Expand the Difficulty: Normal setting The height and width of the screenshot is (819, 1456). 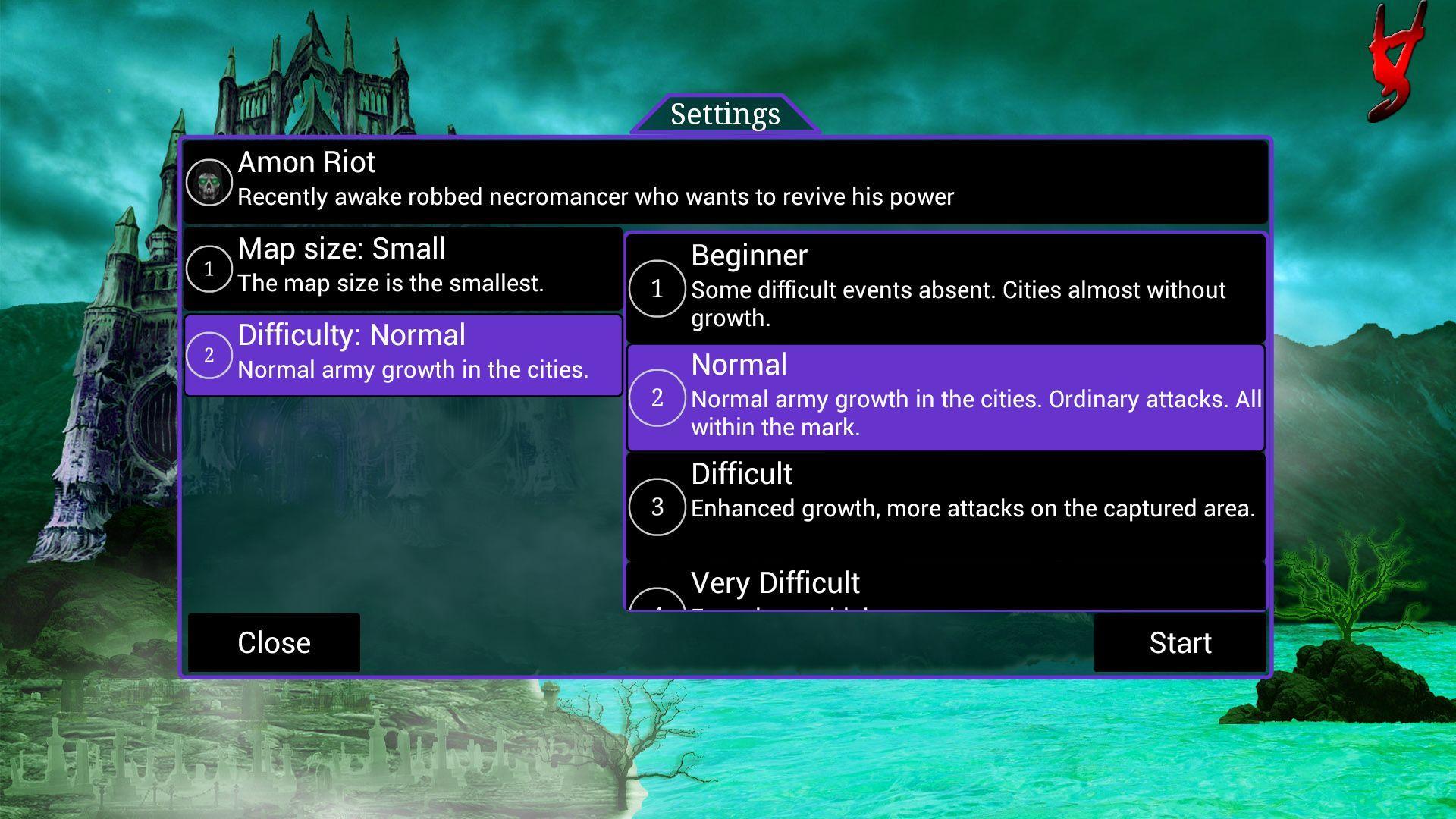(x=402, y=353)
